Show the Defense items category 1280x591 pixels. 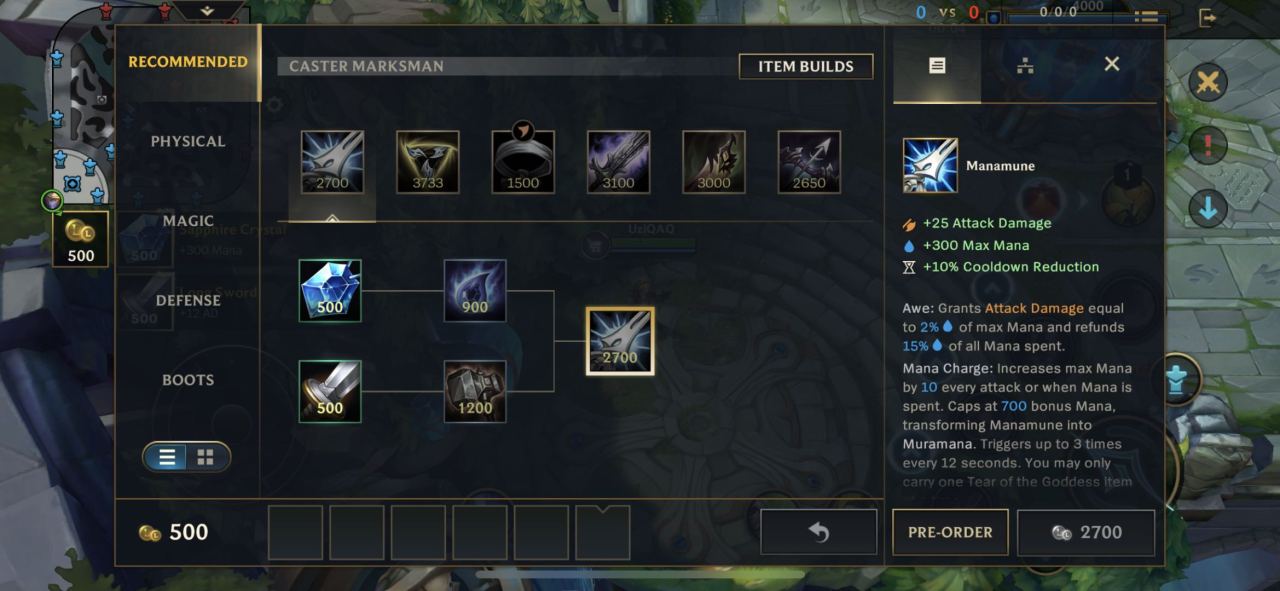coord(188,300)
